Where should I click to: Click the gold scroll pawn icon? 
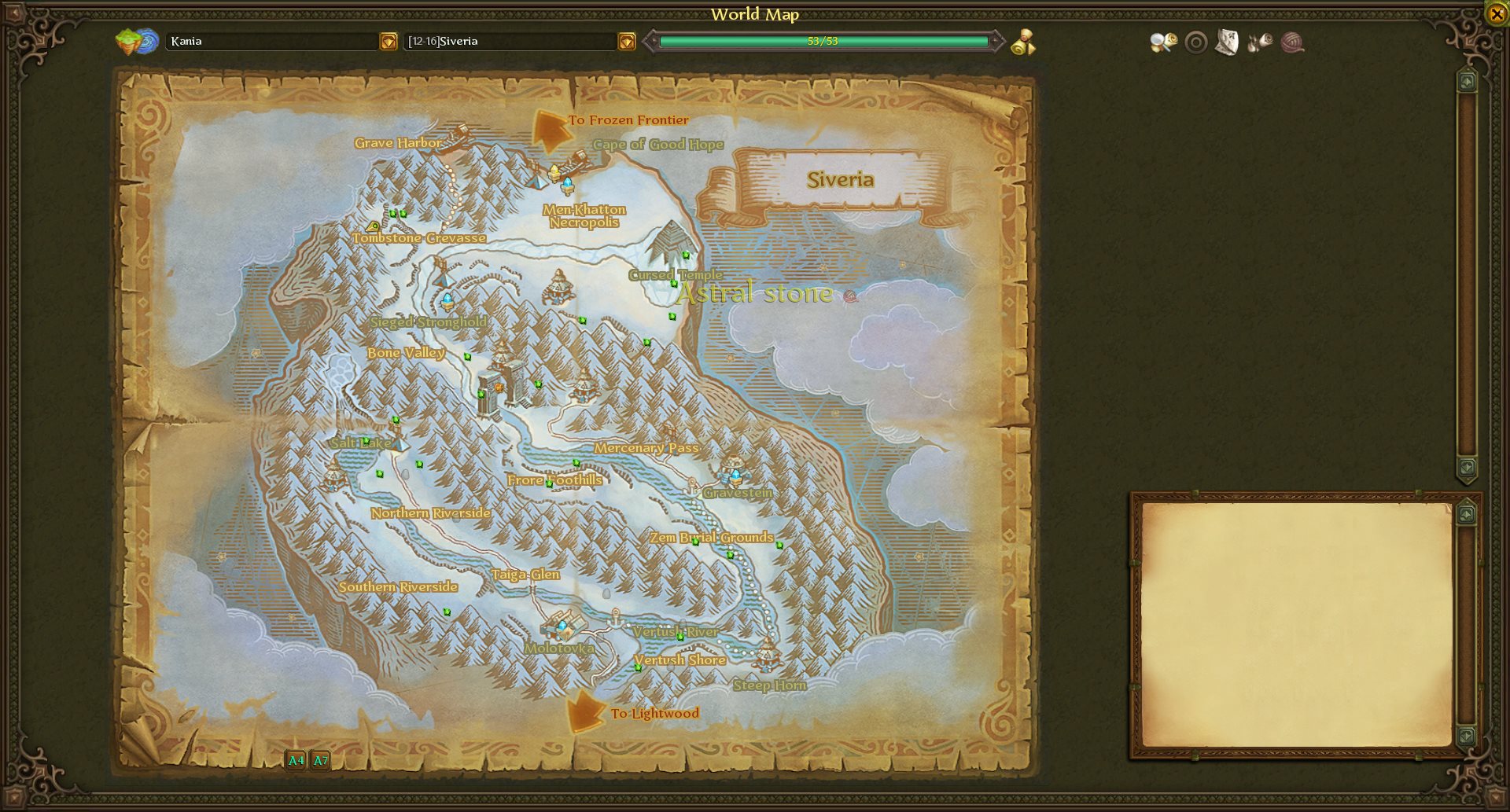pyautogui.click(x=1023, y=42)
